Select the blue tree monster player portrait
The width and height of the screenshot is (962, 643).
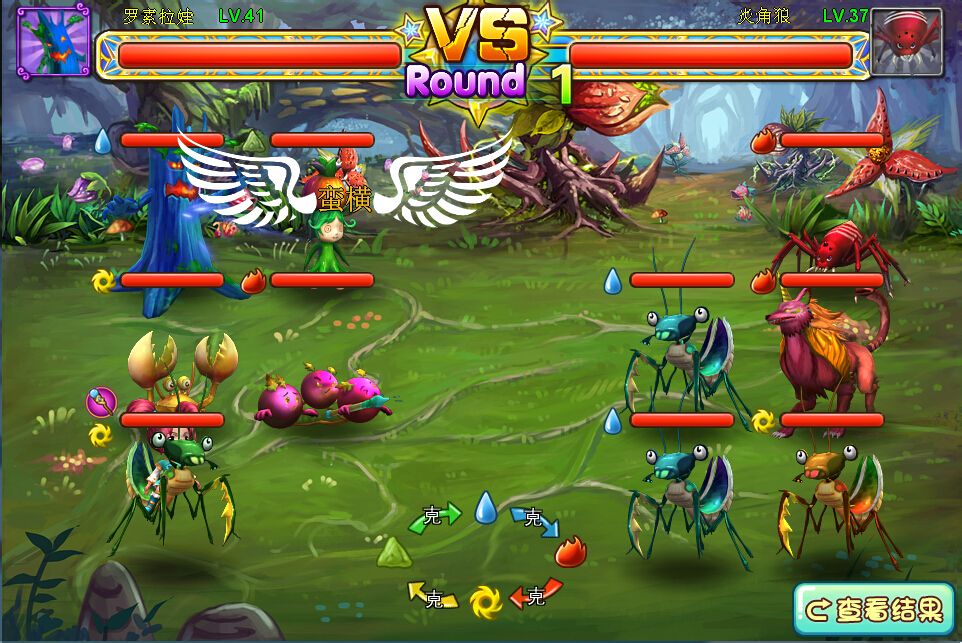54,42
